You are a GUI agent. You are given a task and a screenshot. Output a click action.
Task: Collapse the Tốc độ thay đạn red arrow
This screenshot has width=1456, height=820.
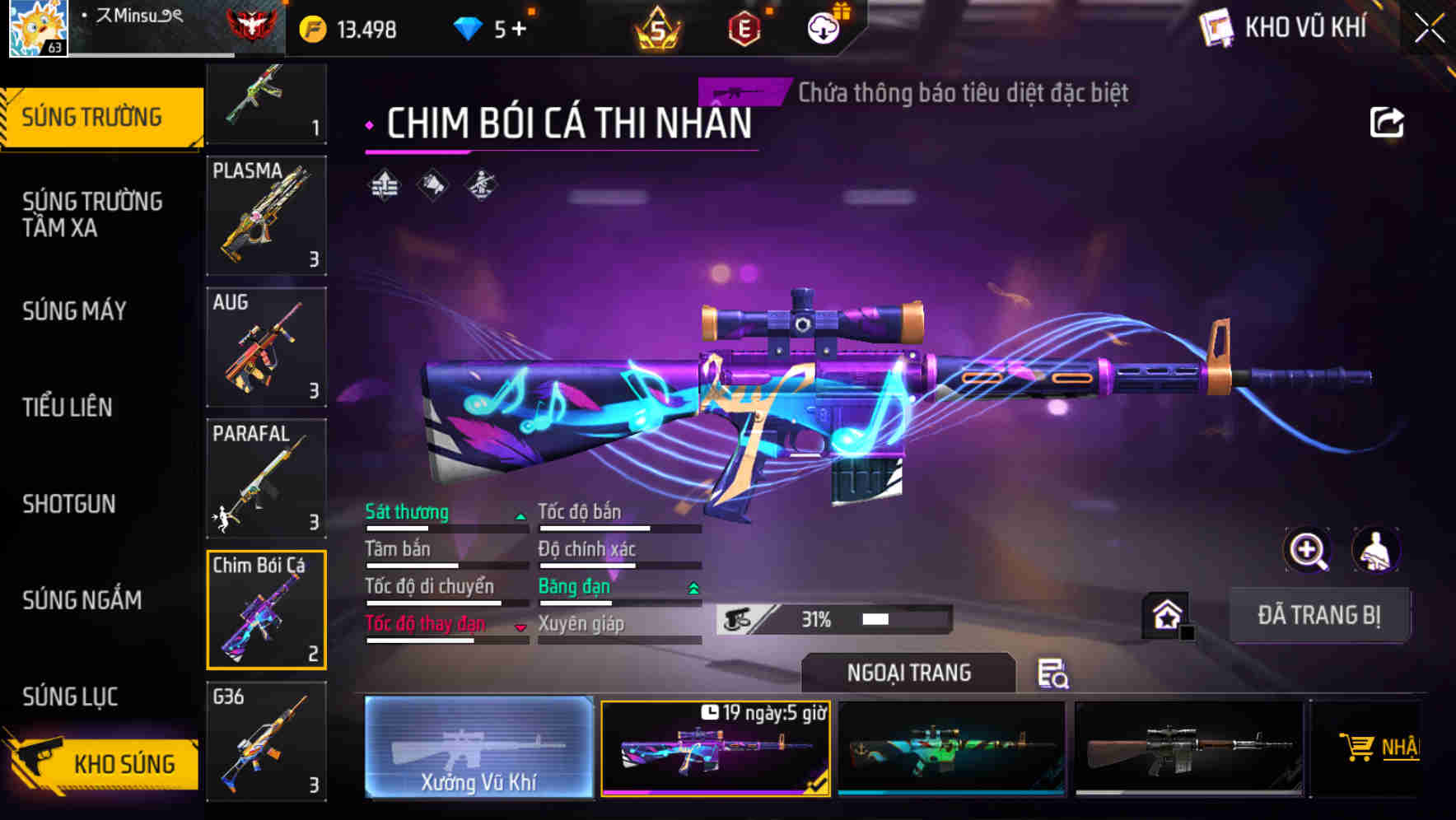click(x=520, y=627)
